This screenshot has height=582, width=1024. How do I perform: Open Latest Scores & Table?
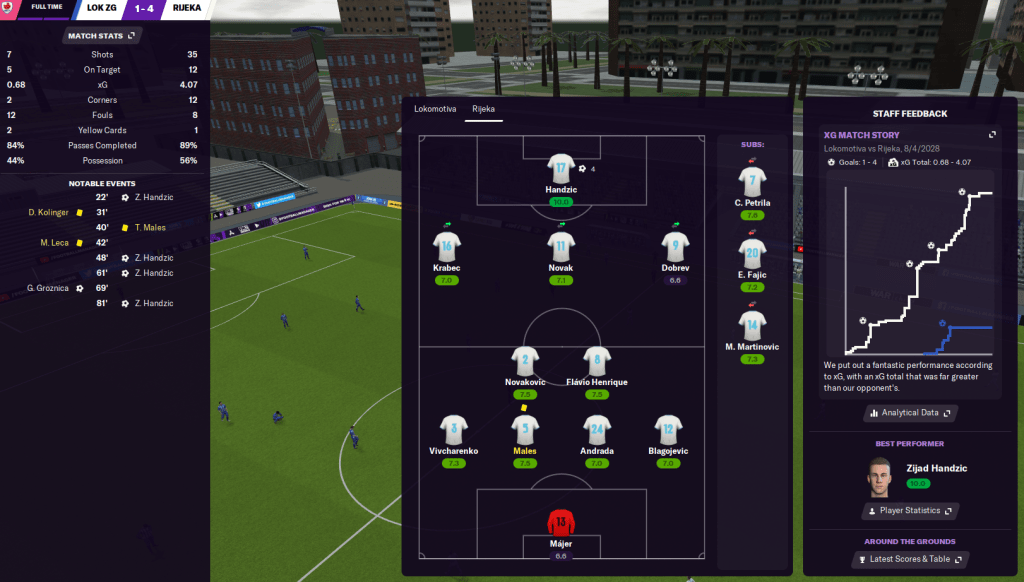[x=909, y=559]
